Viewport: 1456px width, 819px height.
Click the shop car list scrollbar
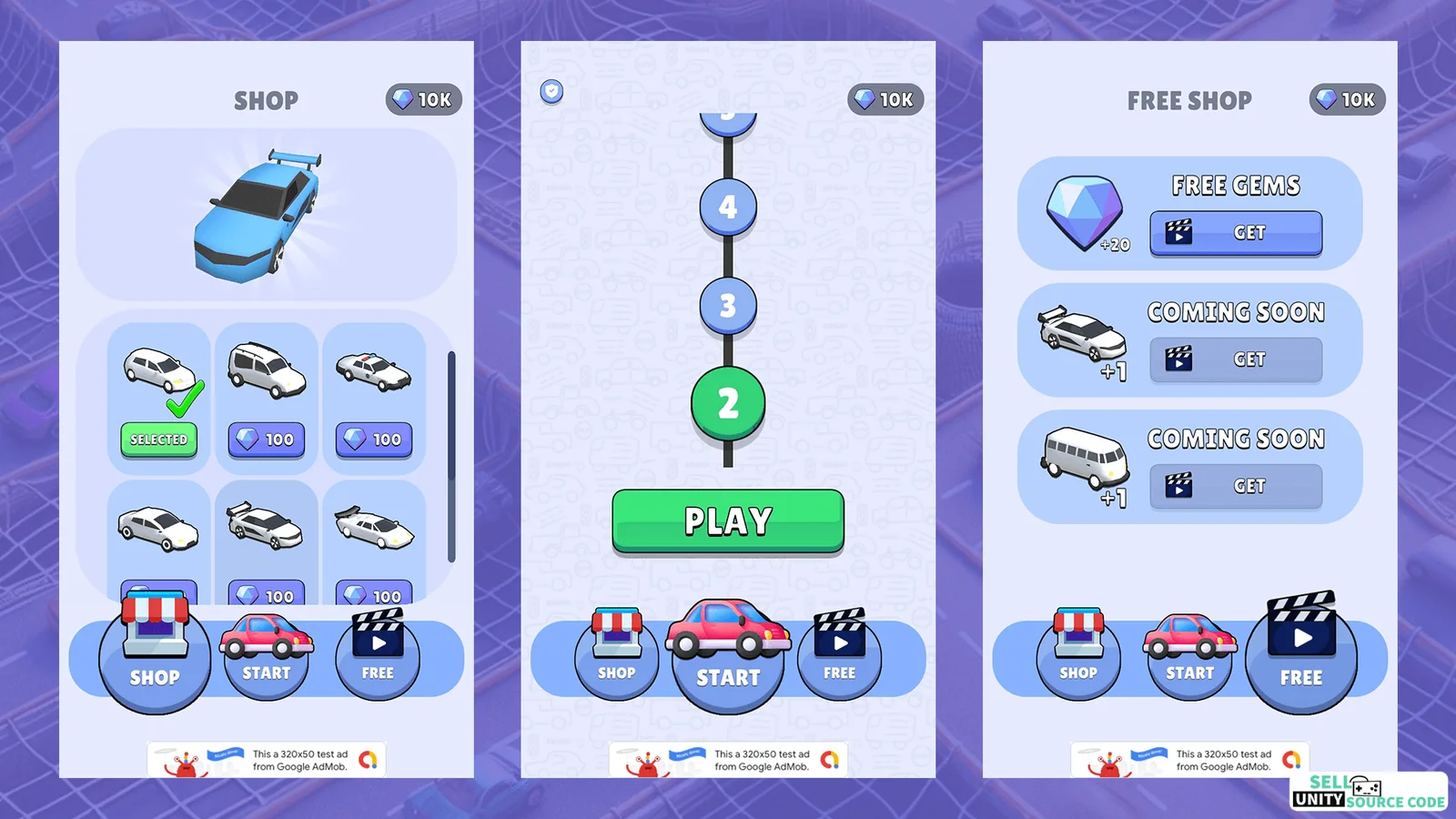[451, 455]
